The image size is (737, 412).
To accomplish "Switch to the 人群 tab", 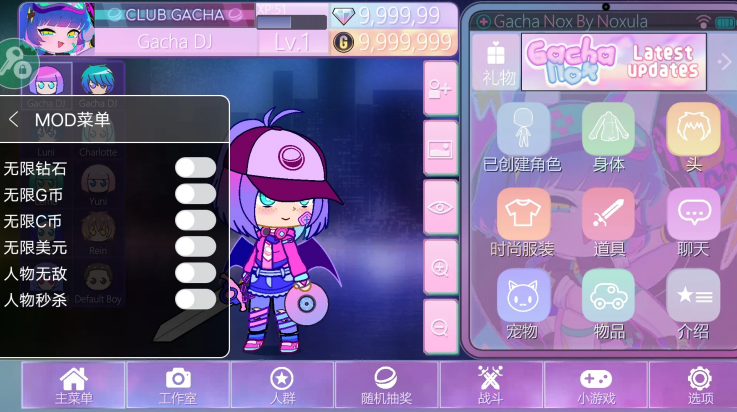I will pyautogui.click(x=282, y=386).
